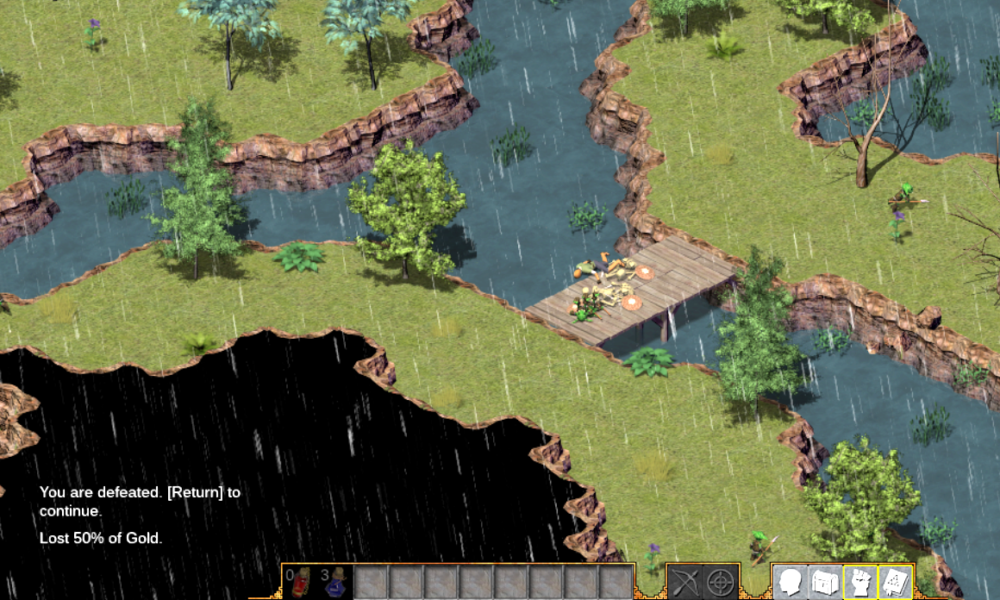Open the treasure chest inventory
The image size is (1000, 600).
[825, 582]
